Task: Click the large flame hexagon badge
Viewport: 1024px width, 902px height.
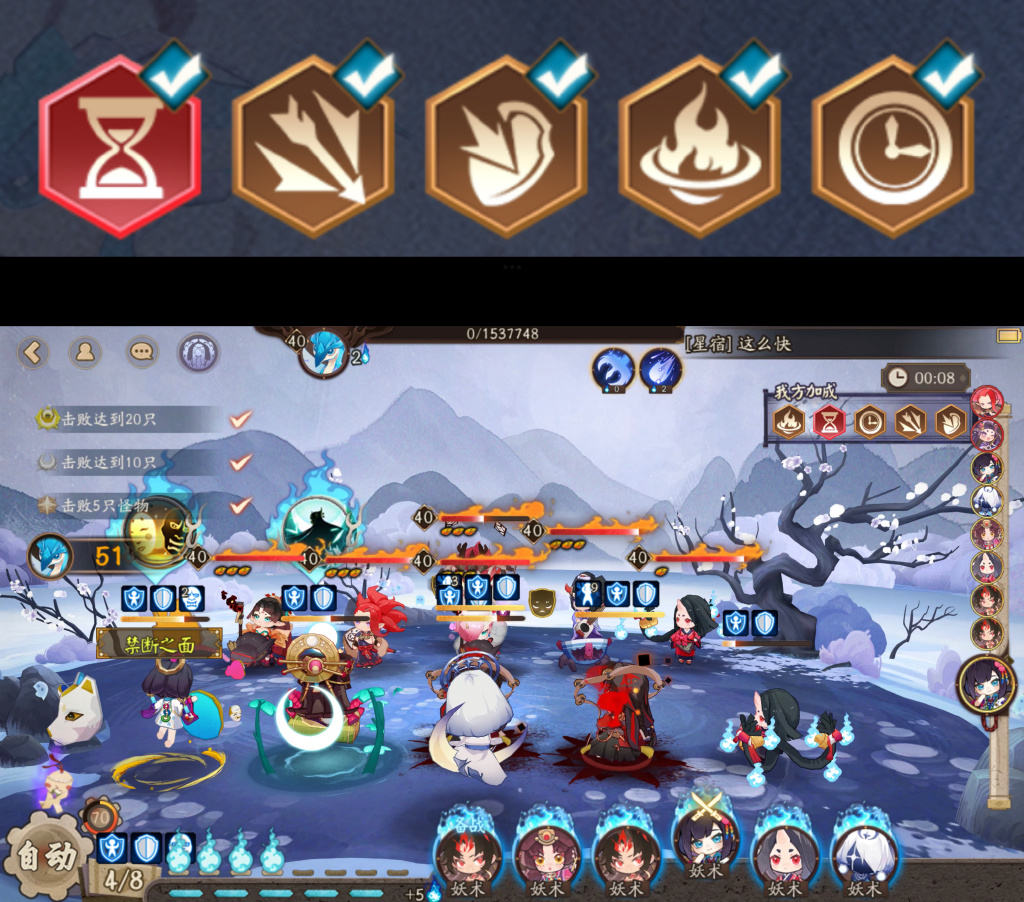Action: (x=699, y=147)
